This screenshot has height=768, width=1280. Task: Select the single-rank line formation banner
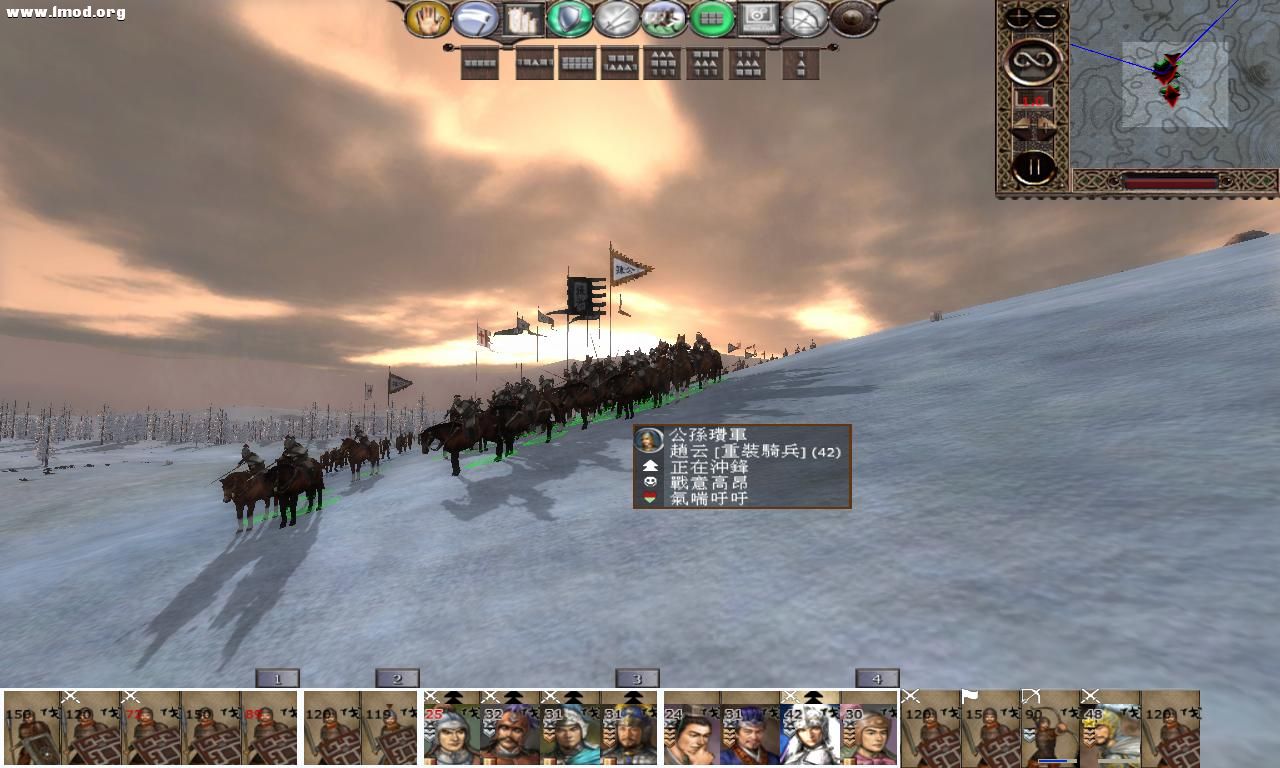(480, 64)
